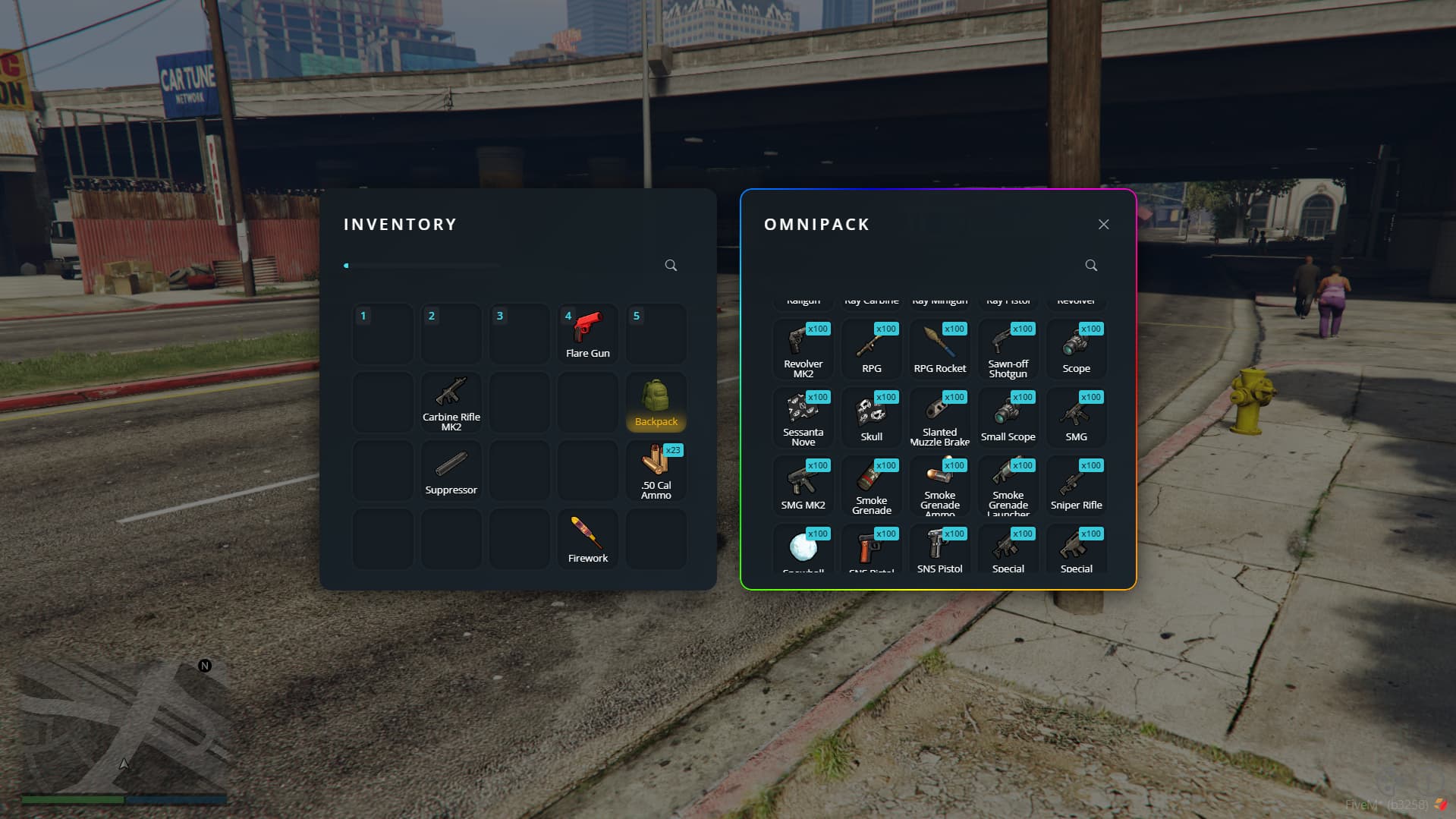The height and width of the screenshot is (819, 1456).
Task: Select the Backpack item
Action: pyautogui.click(x=656, y=402)
